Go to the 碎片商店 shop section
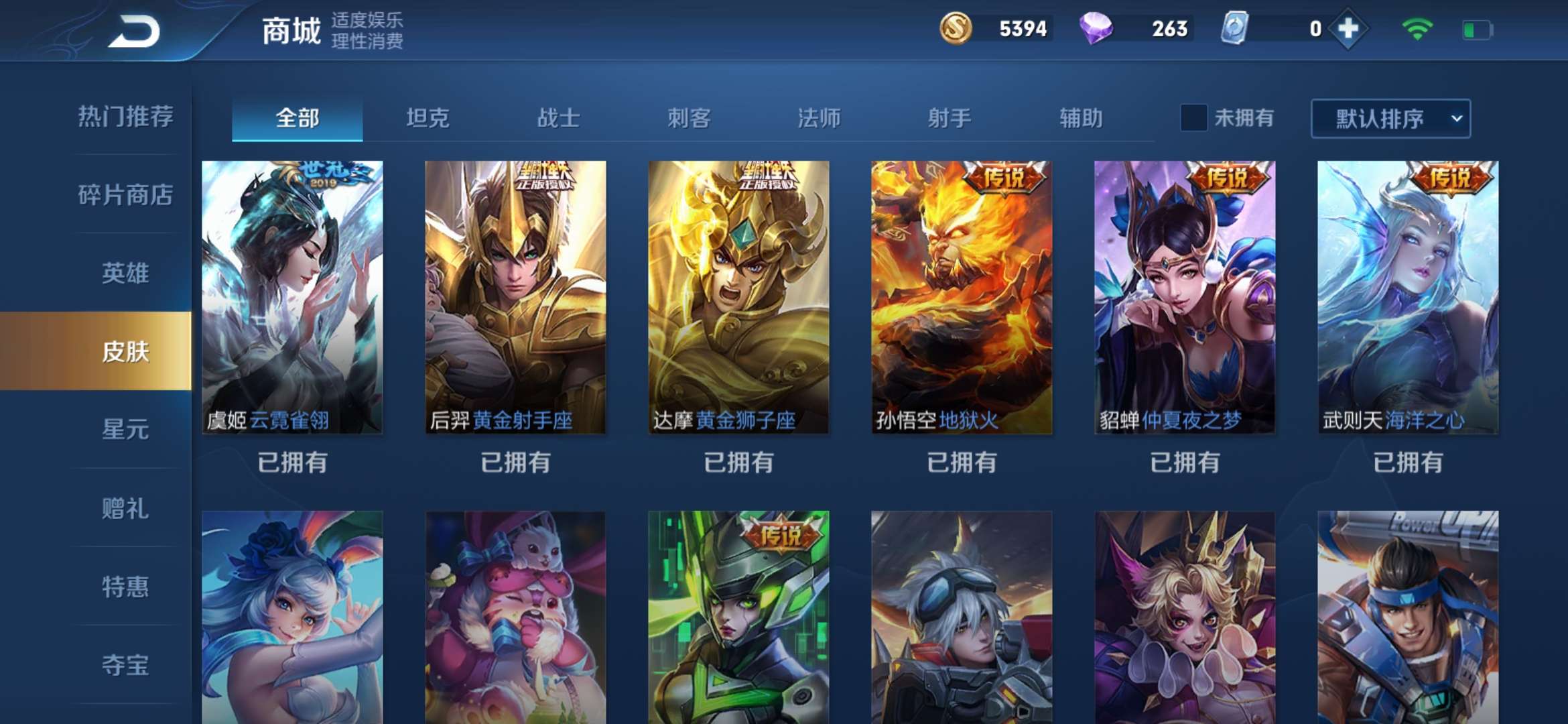Viewport: 1568px width, 724px height. pos(124,194)
